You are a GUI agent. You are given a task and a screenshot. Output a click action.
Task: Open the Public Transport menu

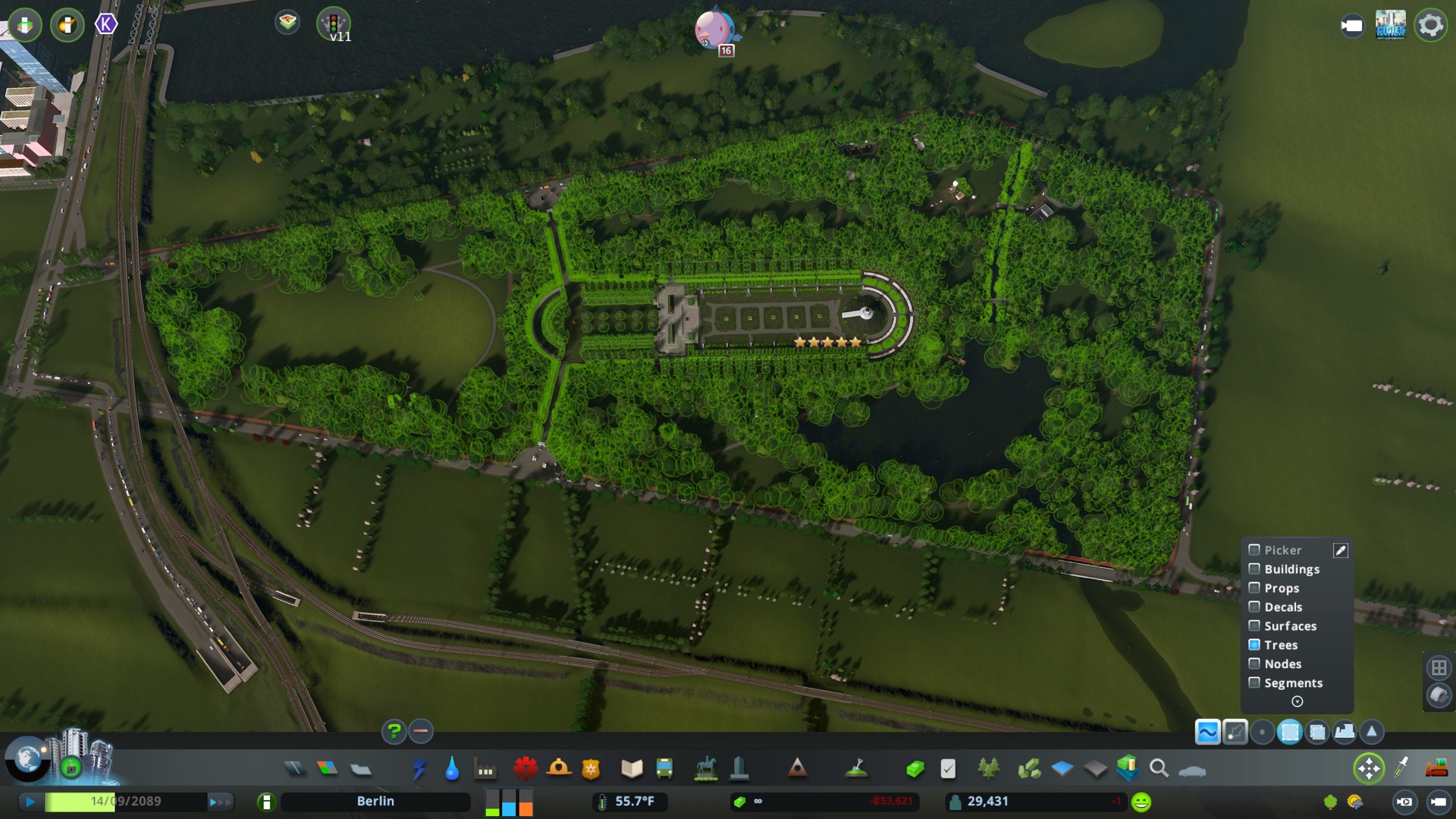pos(664,768)
